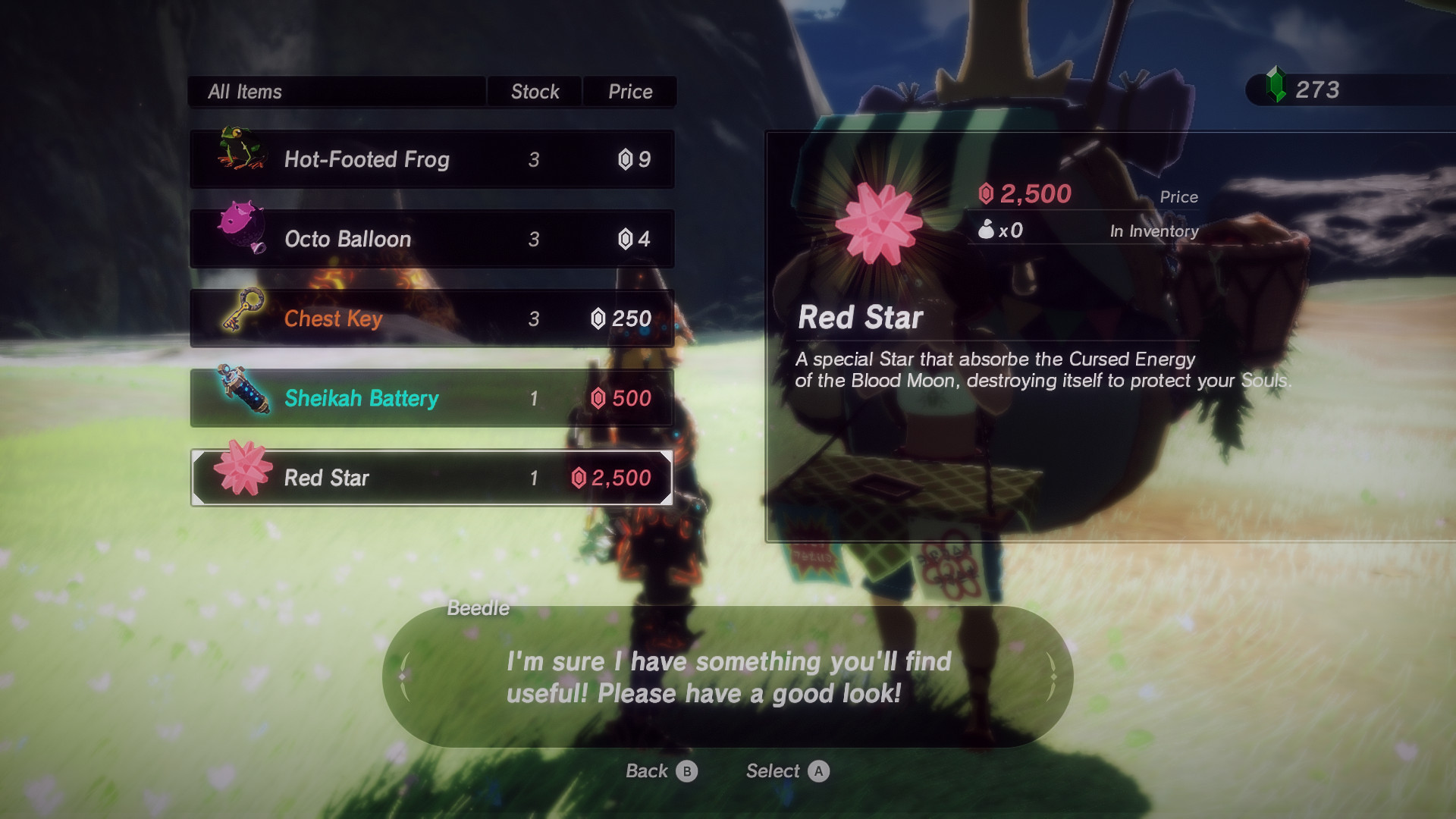1456x819 pixels.
Task: Click the Beedle name label
Action: (478, 607)
